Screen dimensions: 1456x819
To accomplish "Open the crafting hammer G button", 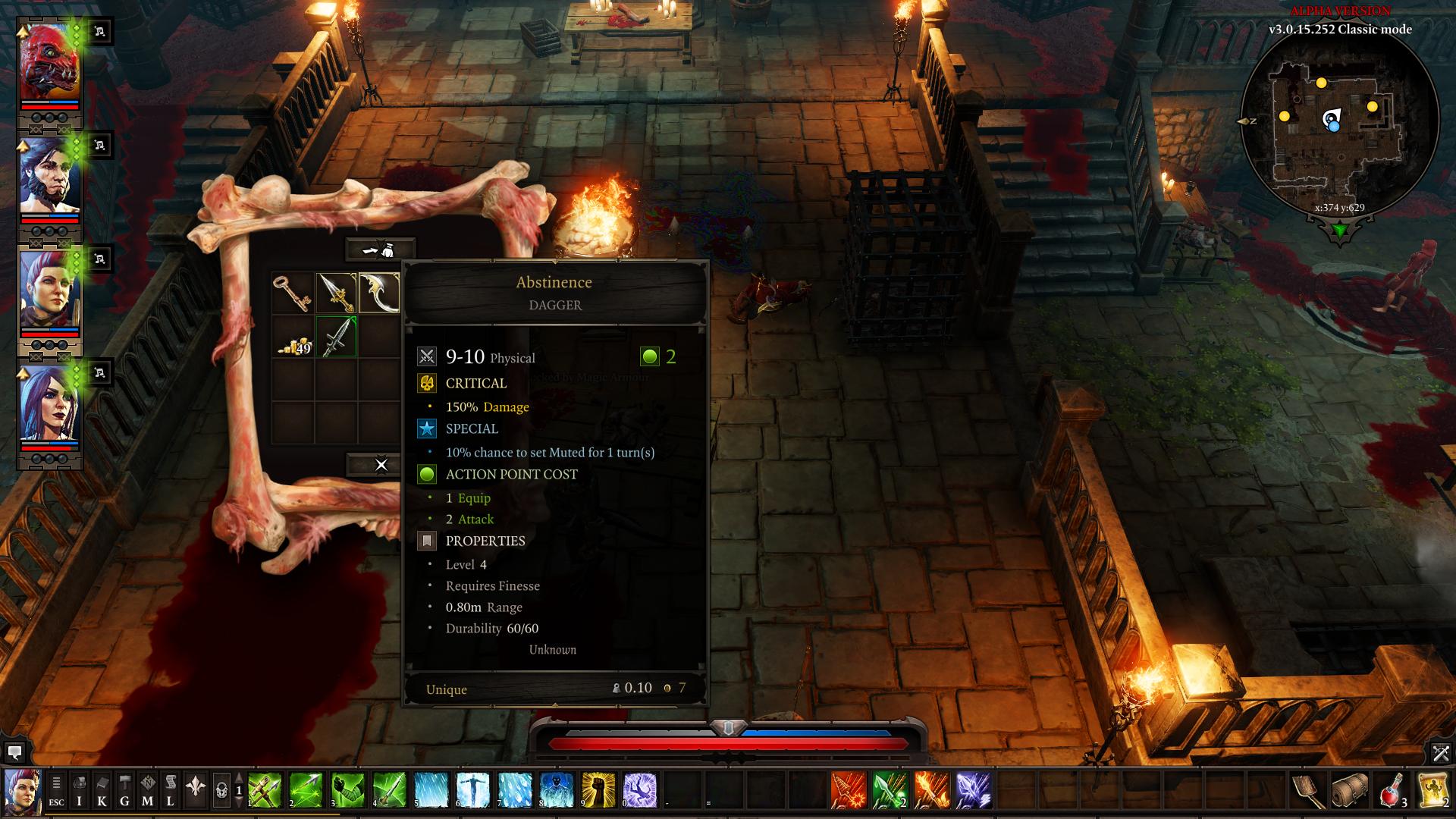I will [x=124, y=791].
